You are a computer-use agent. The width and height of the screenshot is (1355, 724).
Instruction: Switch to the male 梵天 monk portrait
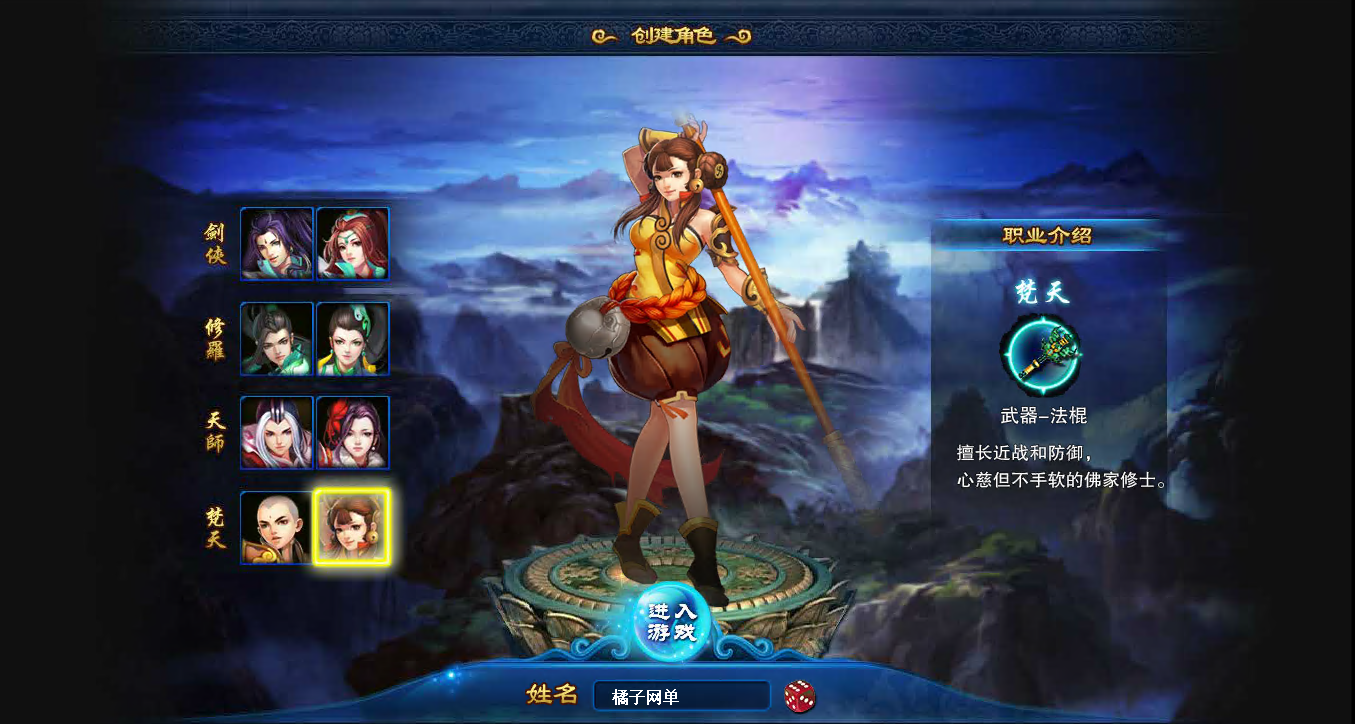click(277, 528)
